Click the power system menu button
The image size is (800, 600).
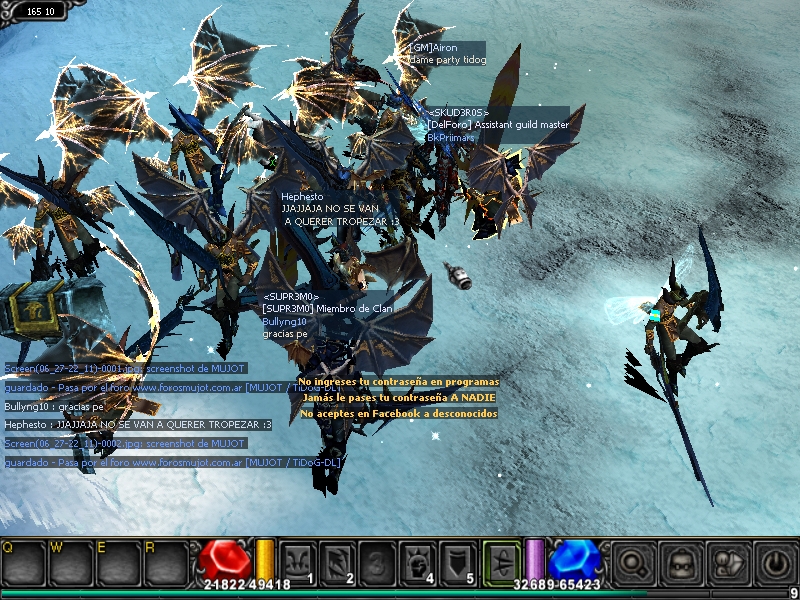click(x=774, y=562)
